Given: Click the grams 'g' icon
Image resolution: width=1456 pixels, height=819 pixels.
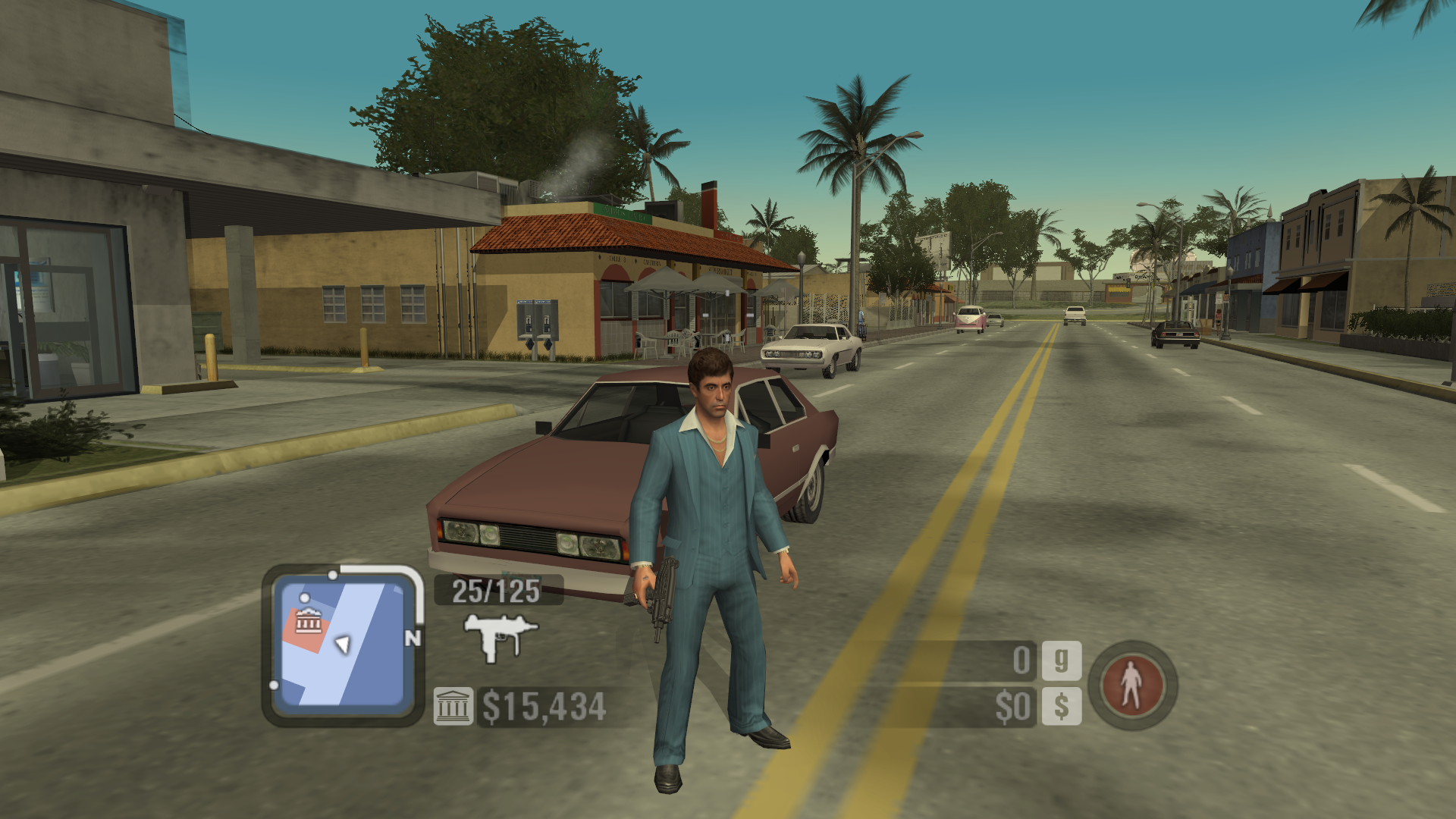Looking at the screenshot, I should point(1061,661).
